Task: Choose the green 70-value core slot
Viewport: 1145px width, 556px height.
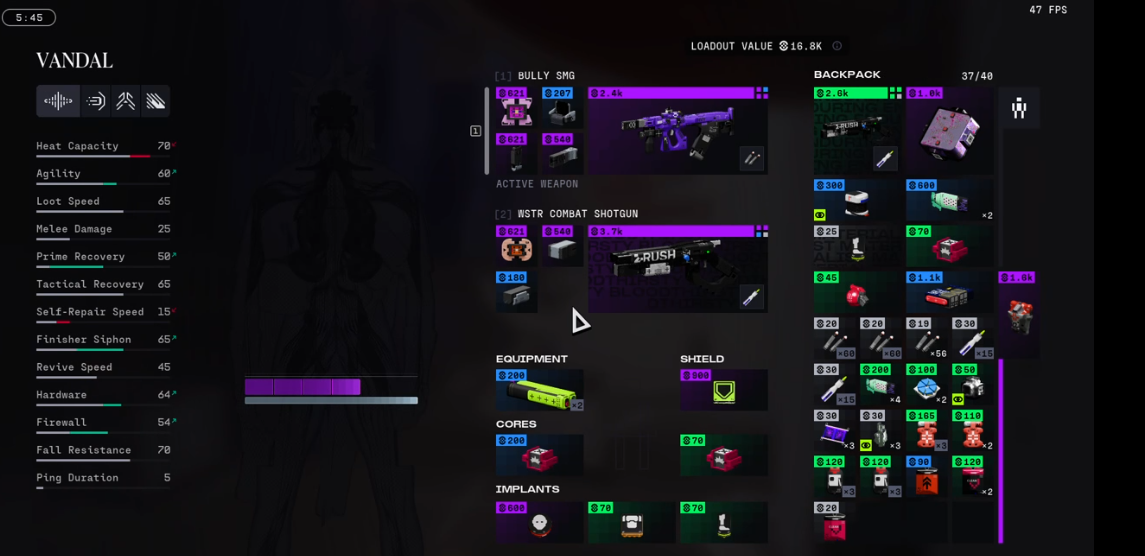Action: pos(723,456)
